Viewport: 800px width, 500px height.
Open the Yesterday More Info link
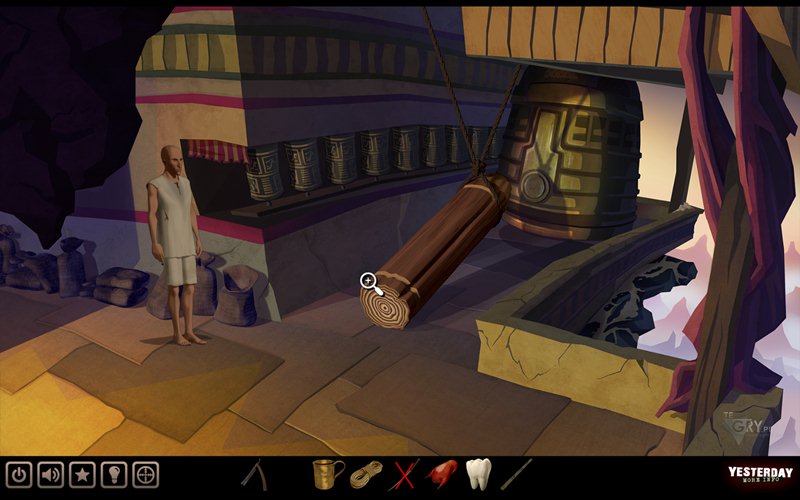[760, 476]
